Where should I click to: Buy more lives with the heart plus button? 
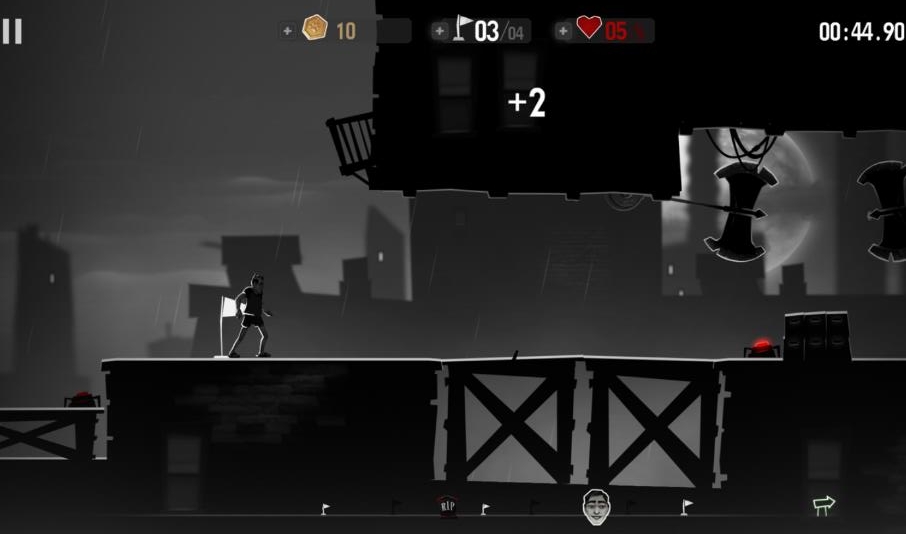coord(564,31)
